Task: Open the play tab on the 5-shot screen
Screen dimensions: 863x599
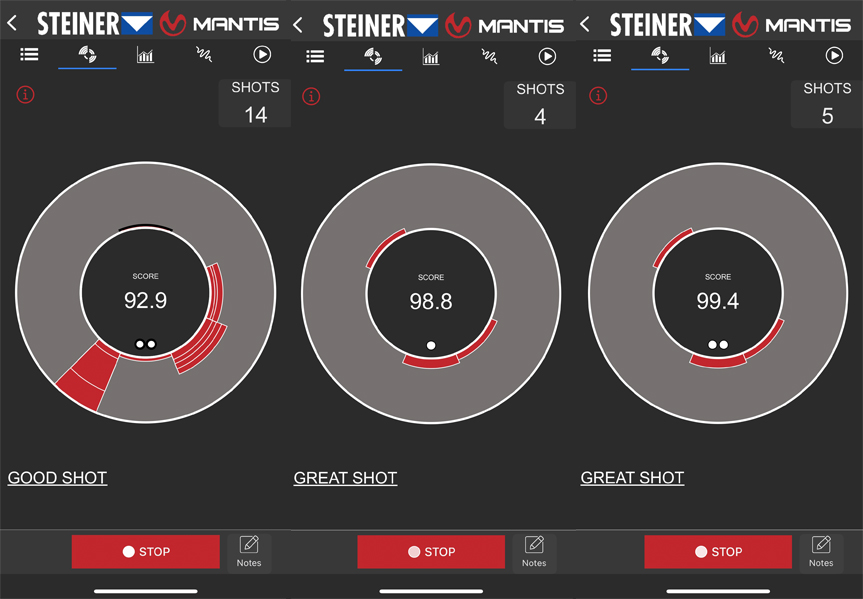Action: coord(834,56)
